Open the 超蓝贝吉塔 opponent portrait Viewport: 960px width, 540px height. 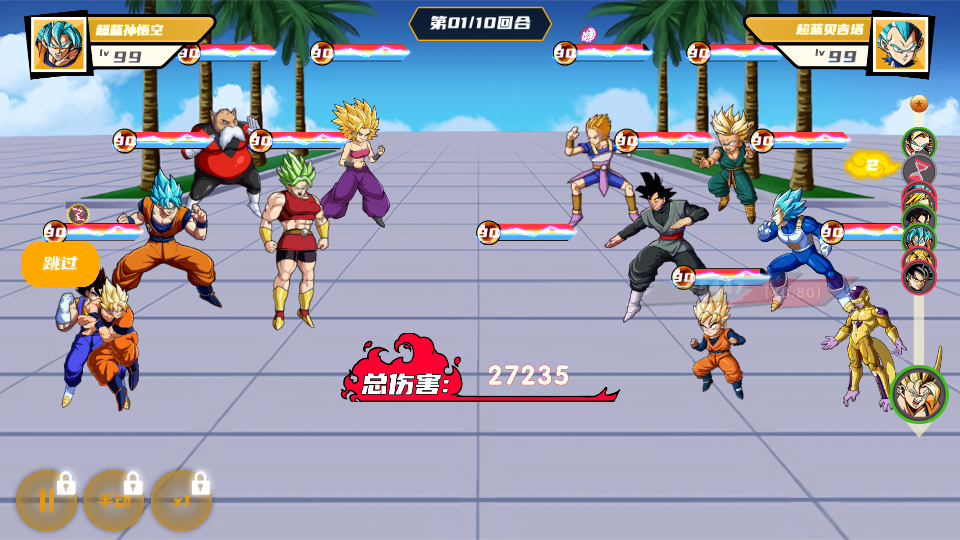(x=901, y=45)
